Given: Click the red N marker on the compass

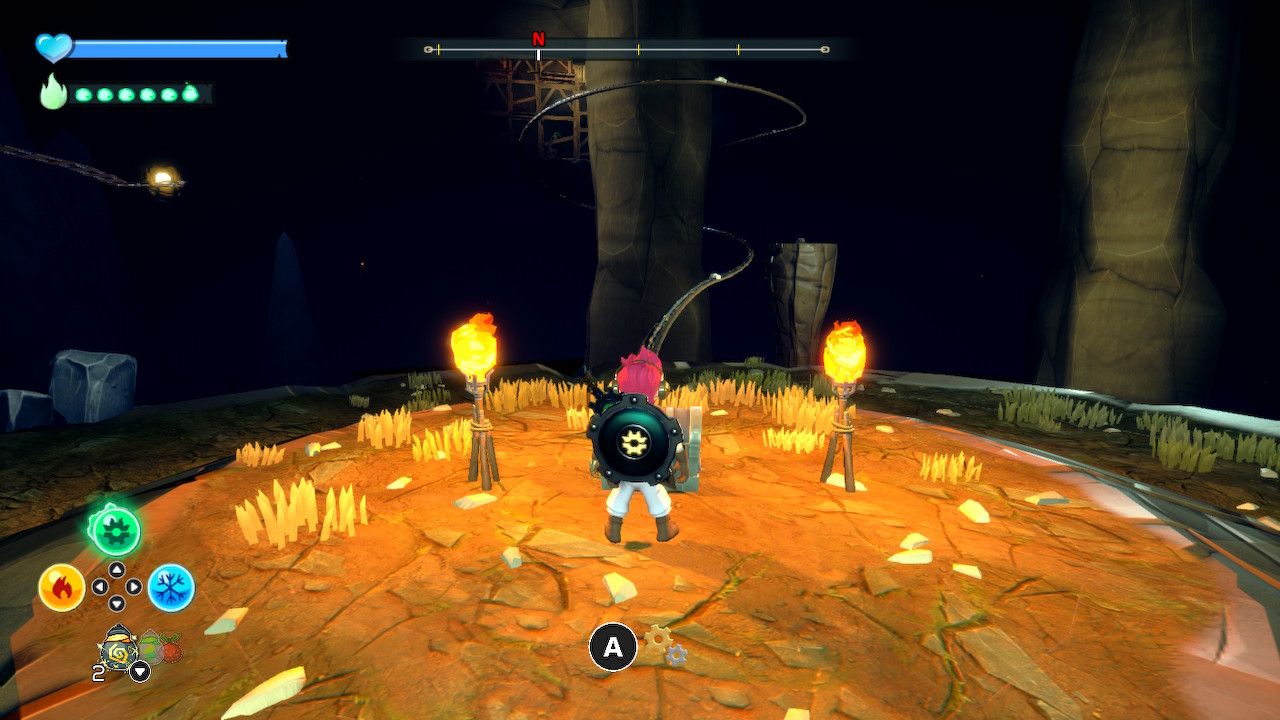Looking at the screenshot, I should tap(539, 40).
